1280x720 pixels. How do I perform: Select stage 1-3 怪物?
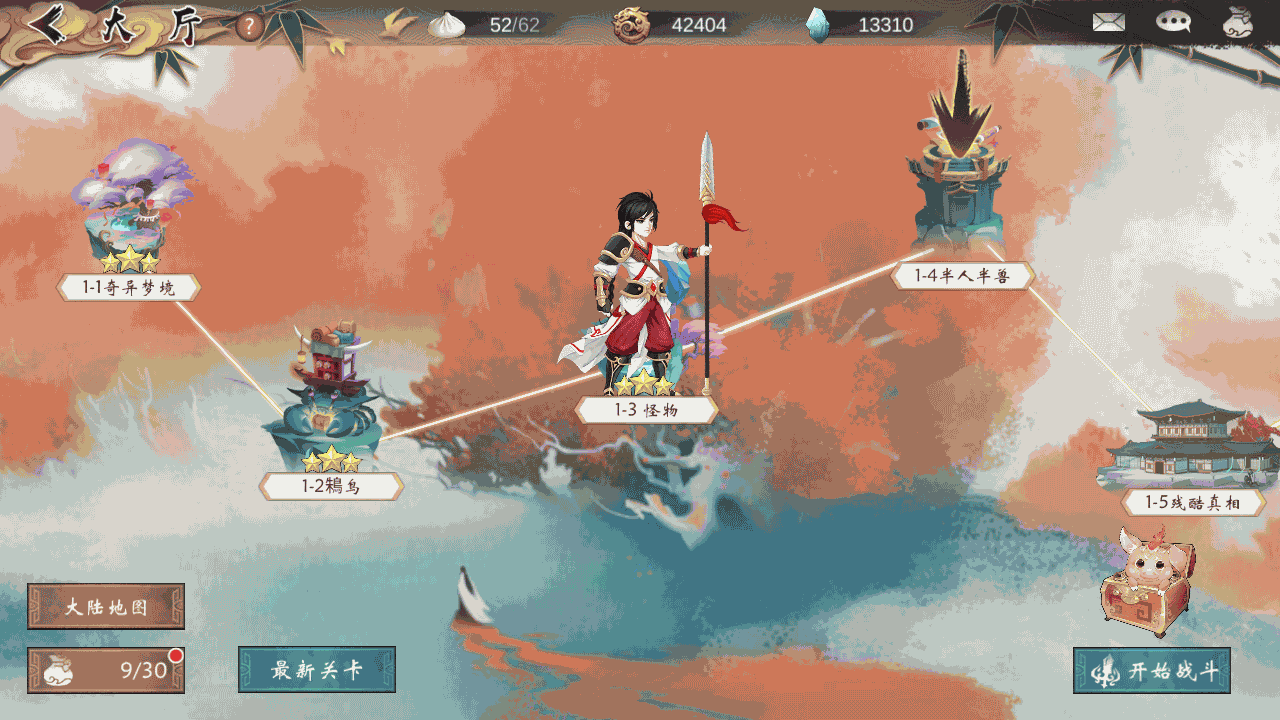tap(646, 410)
